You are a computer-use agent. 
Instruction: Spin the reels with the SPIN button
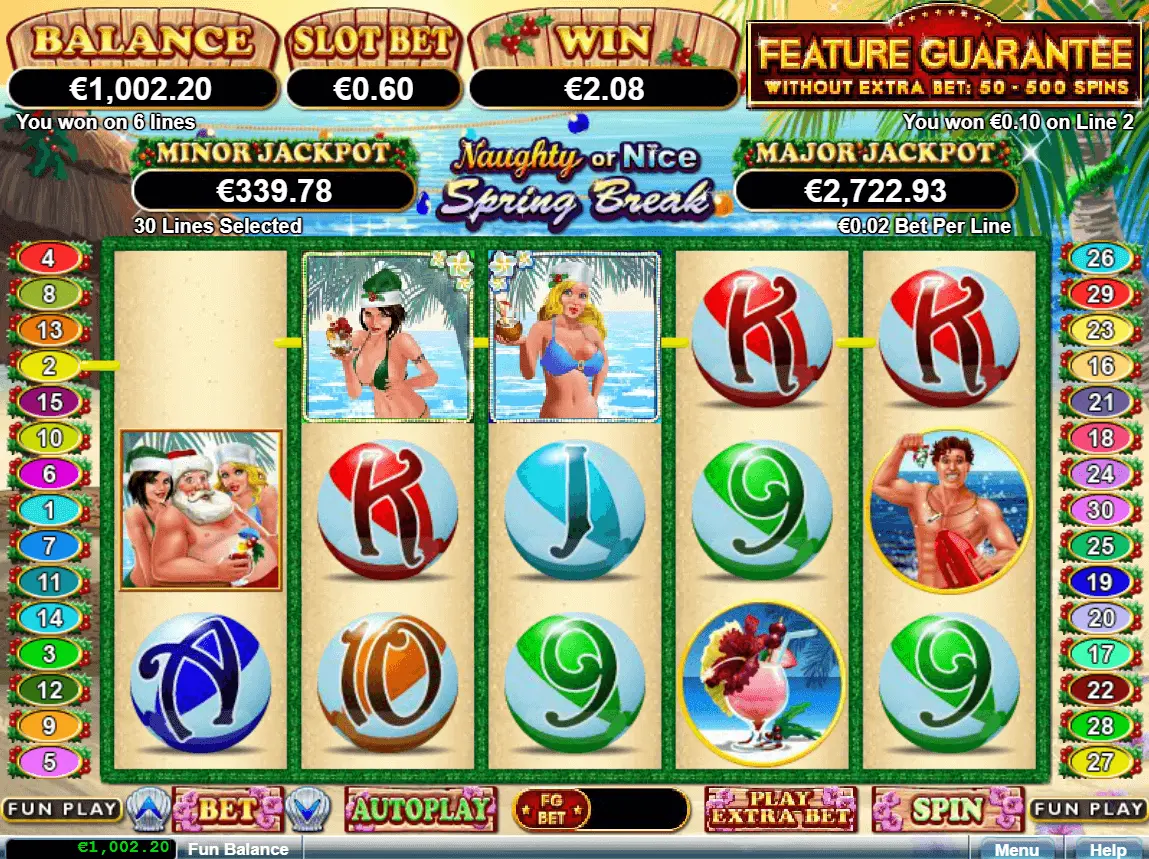point(947,809)
